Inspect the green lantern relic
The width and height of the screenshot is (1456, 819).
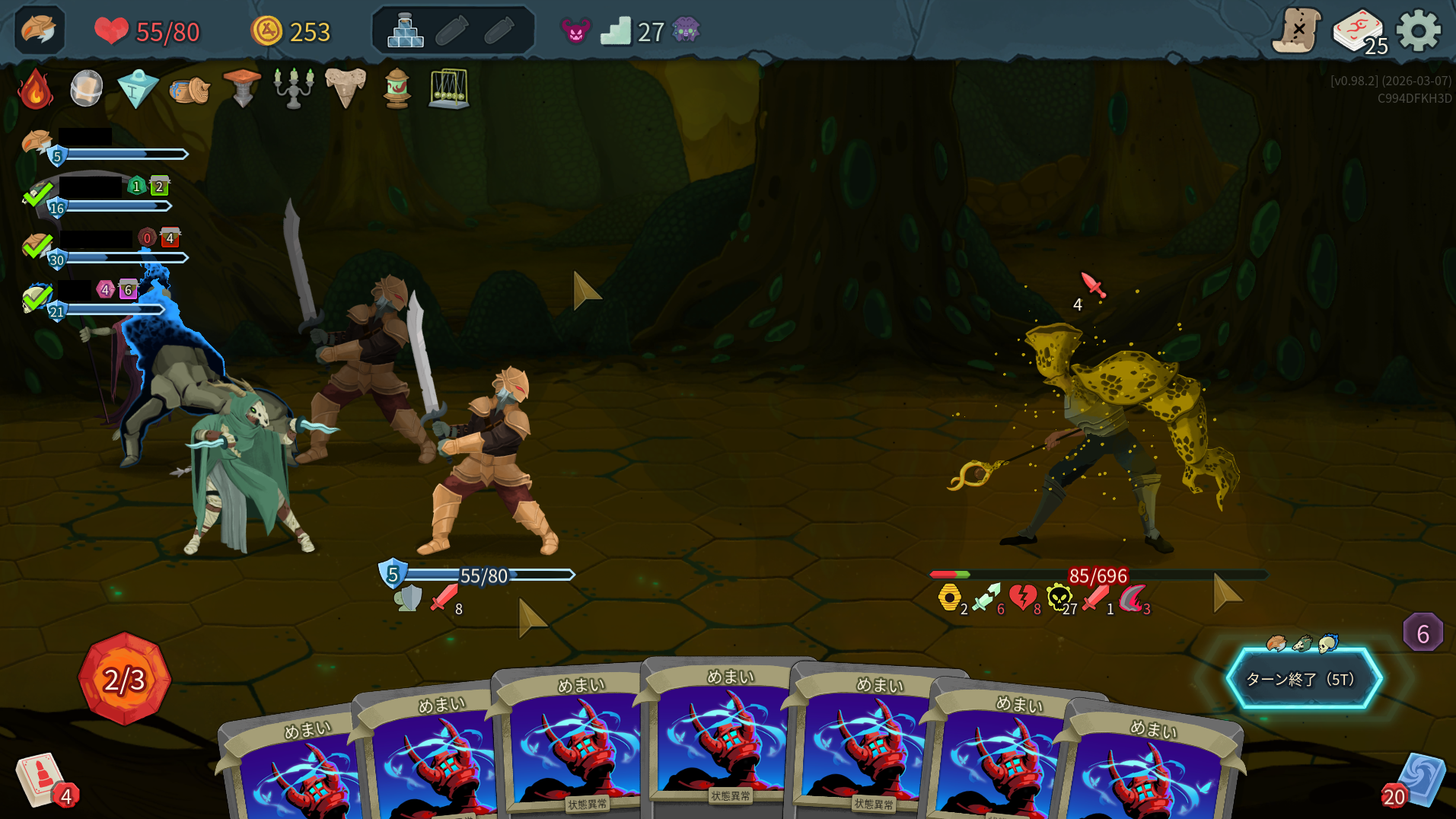397,89
